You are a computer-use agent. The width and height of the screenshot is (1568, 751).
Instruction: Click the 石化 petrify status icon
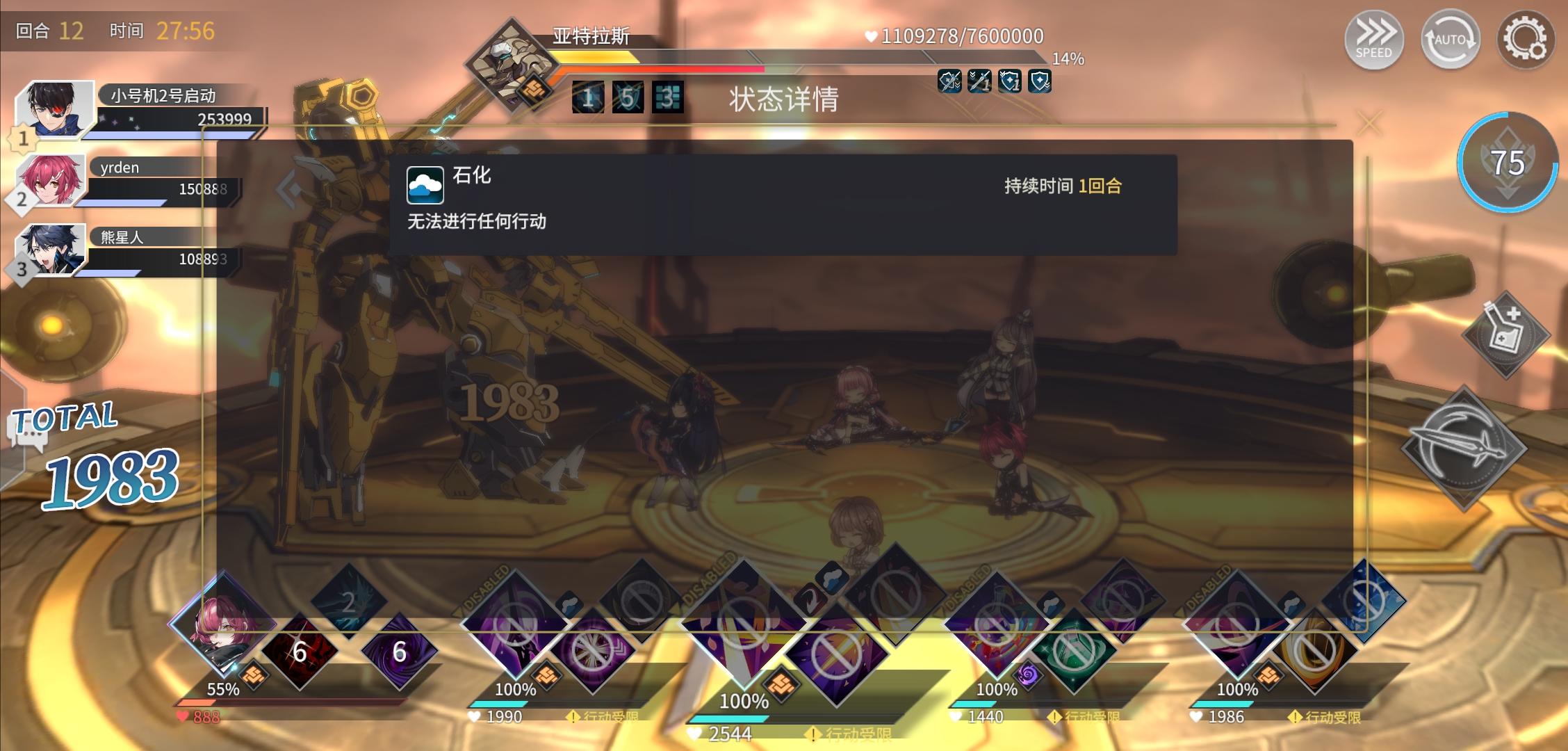click(x=425, y=186)
